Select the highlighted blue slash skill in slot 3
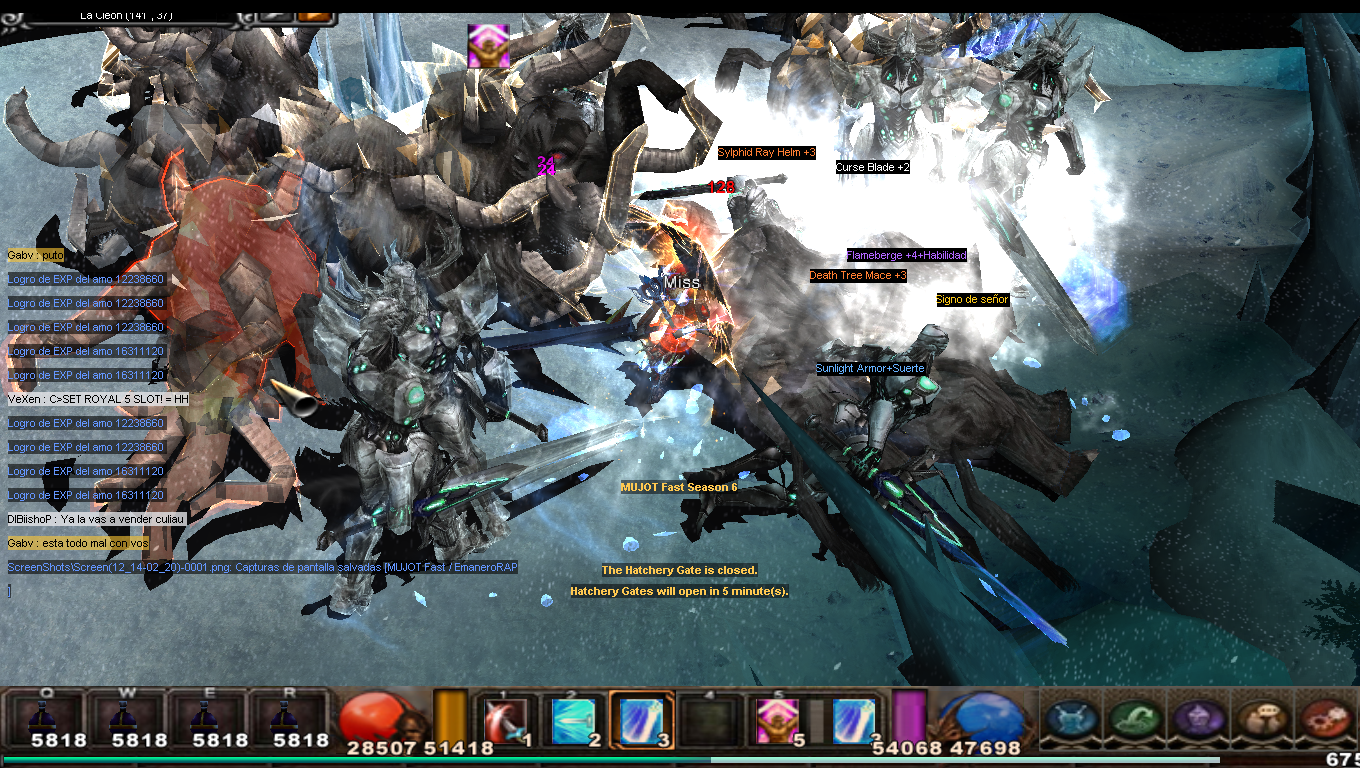1360x768 pixels. (x=641, y=719)
